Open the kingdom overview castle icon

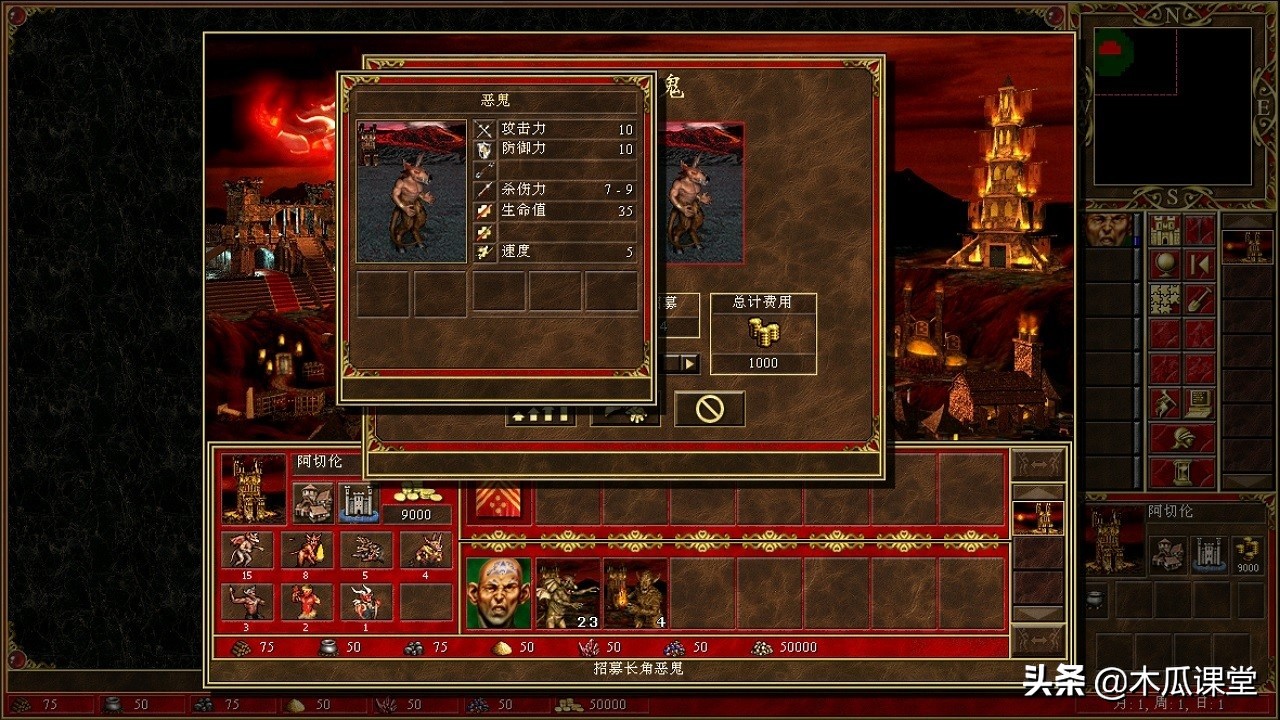(x=1164, y=232)
